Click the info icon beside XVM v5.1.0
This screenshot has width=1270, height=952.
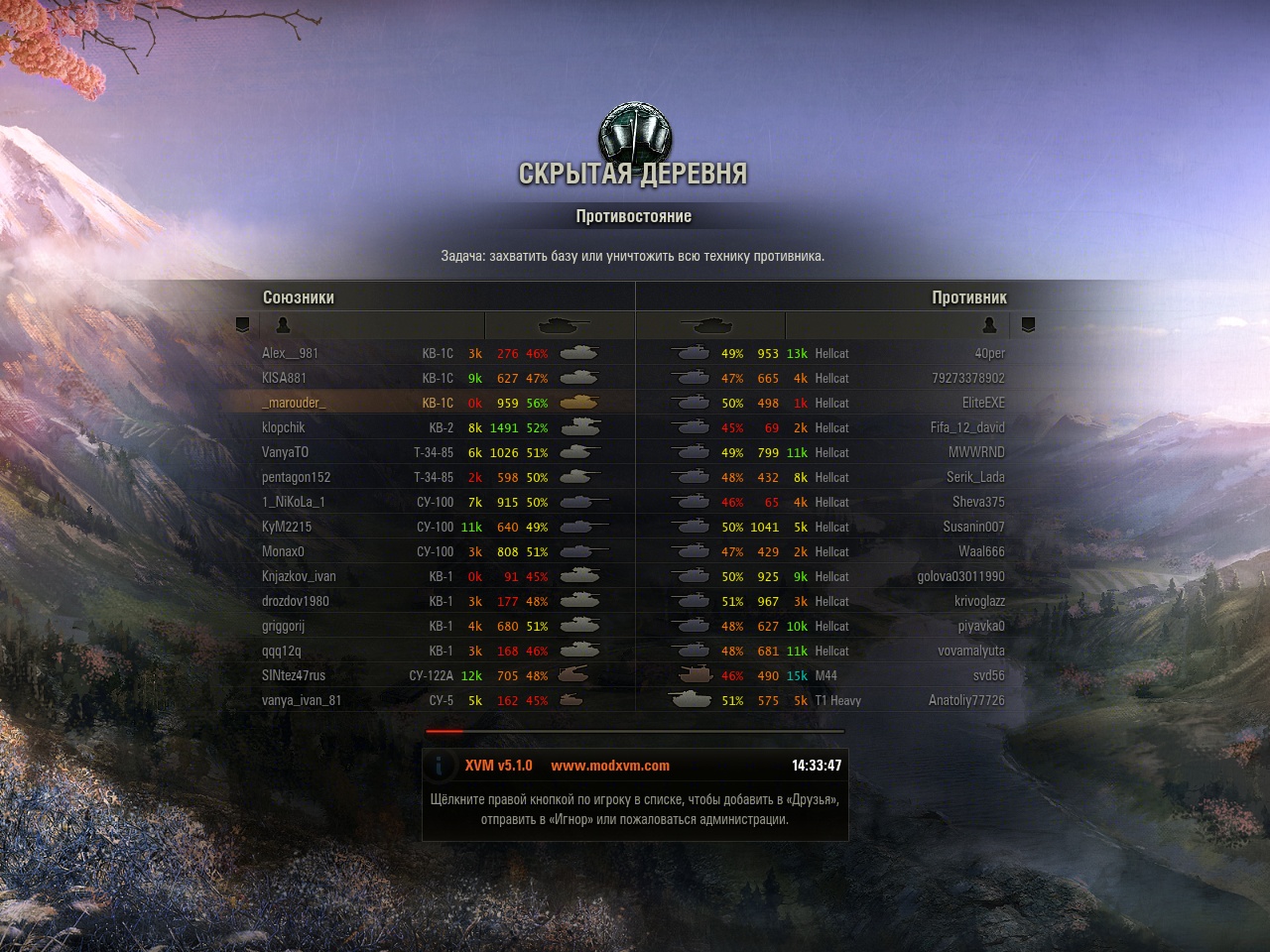(x=440, y=766)
